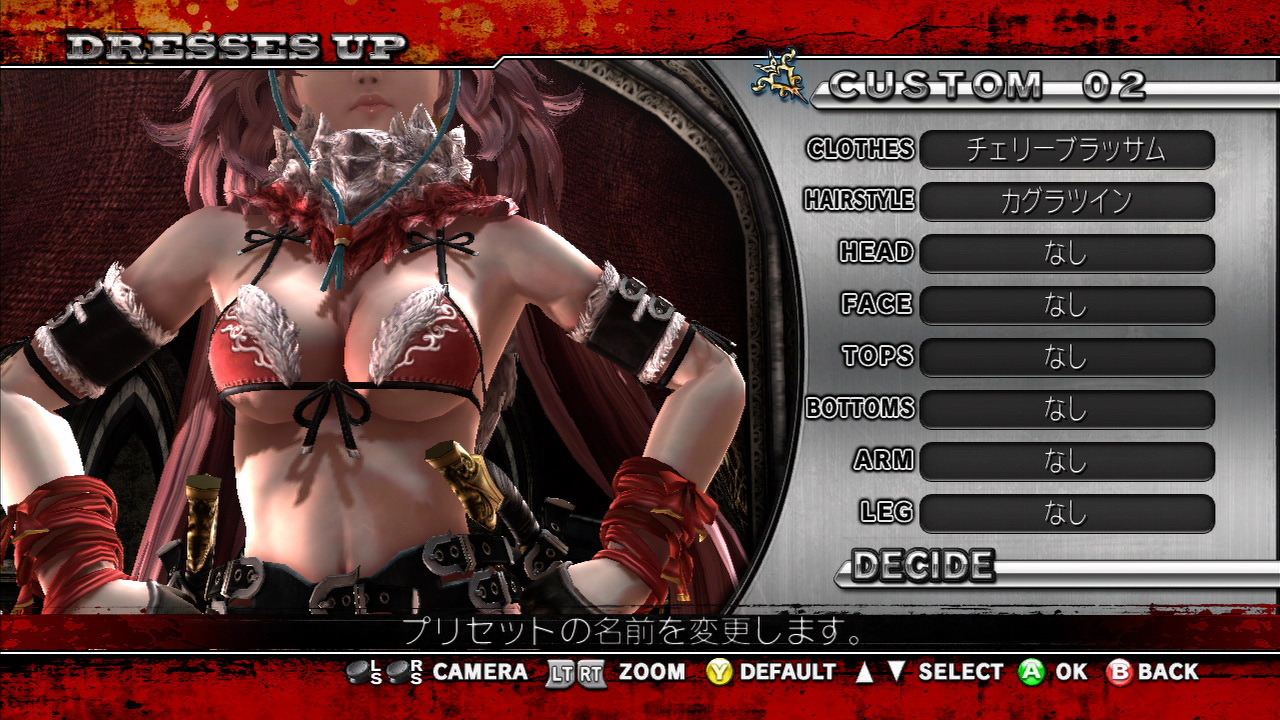Viewport: 1280px width, 720px height.
Task: Open the TOPS accessory row
Action: [x=1066, y=358]
